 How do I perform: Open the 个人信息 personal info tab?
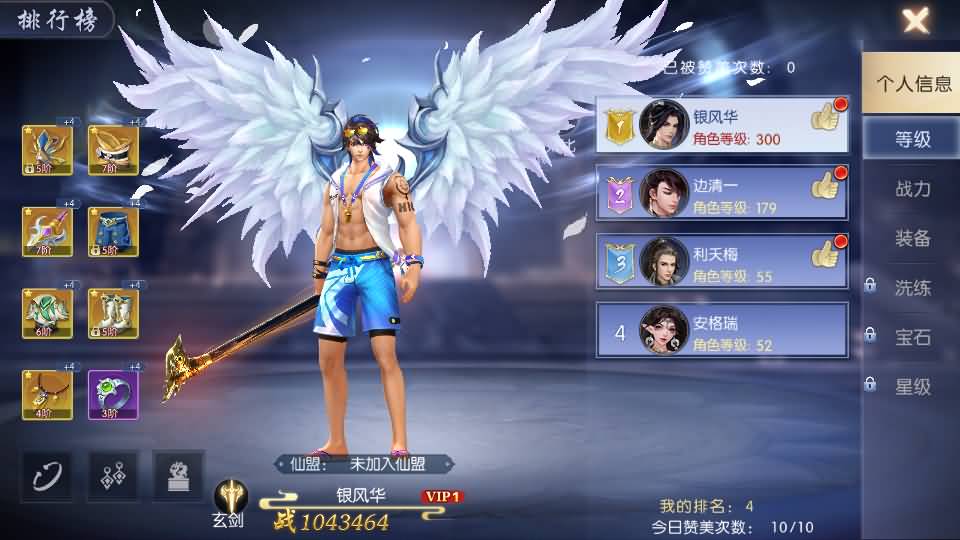tap(913, 84)
